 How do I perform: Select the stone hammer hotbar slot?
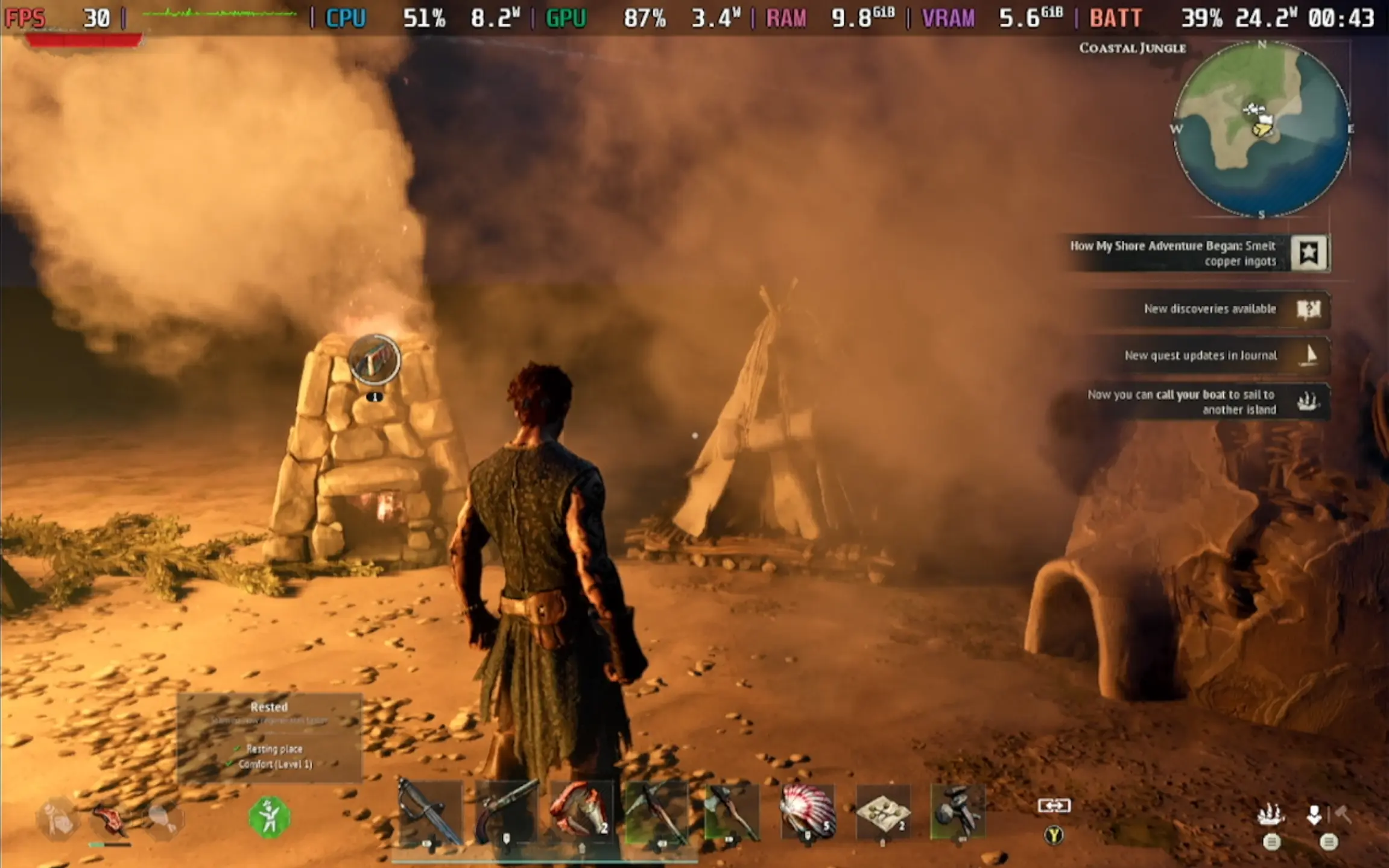[958, 811]
